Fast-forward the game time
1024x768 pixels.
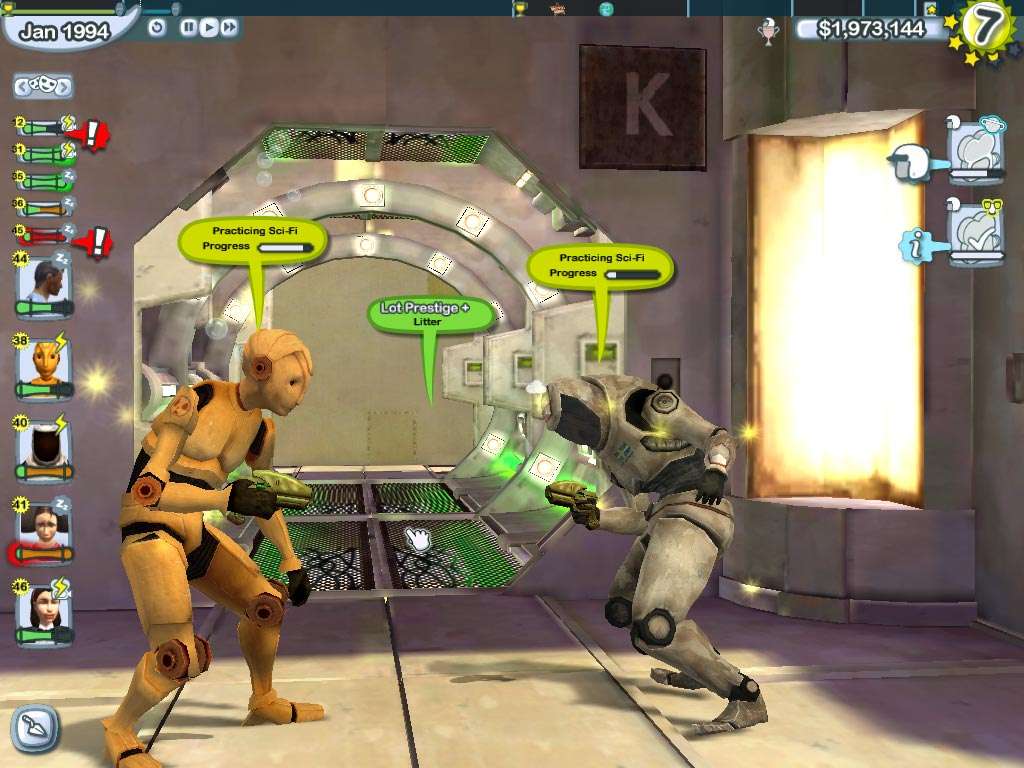point(229,27)
